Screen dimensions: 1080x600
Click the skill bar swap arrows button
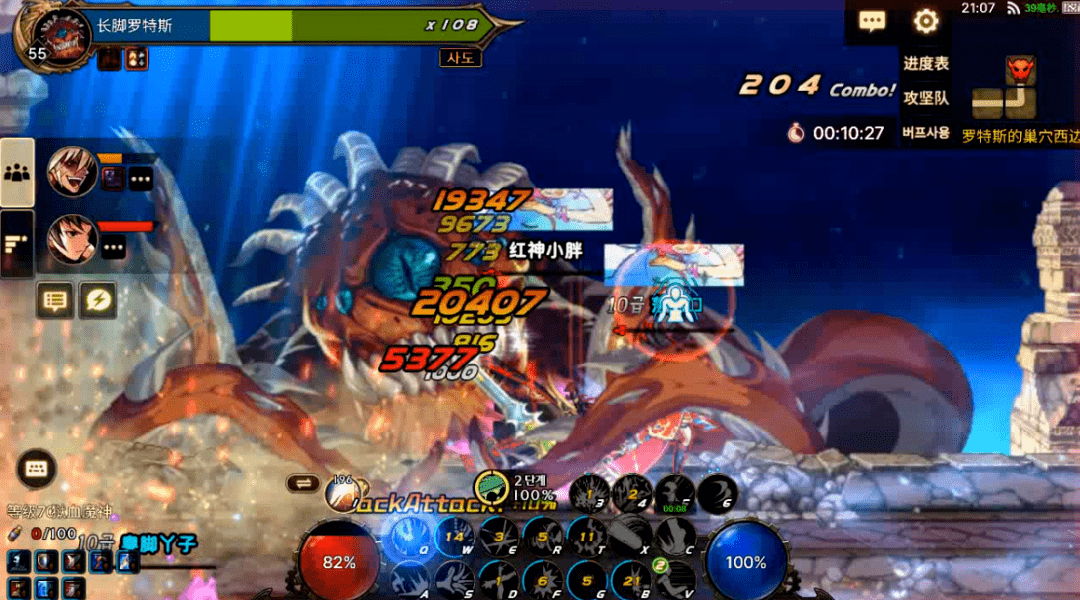click(x=302, y=483)
